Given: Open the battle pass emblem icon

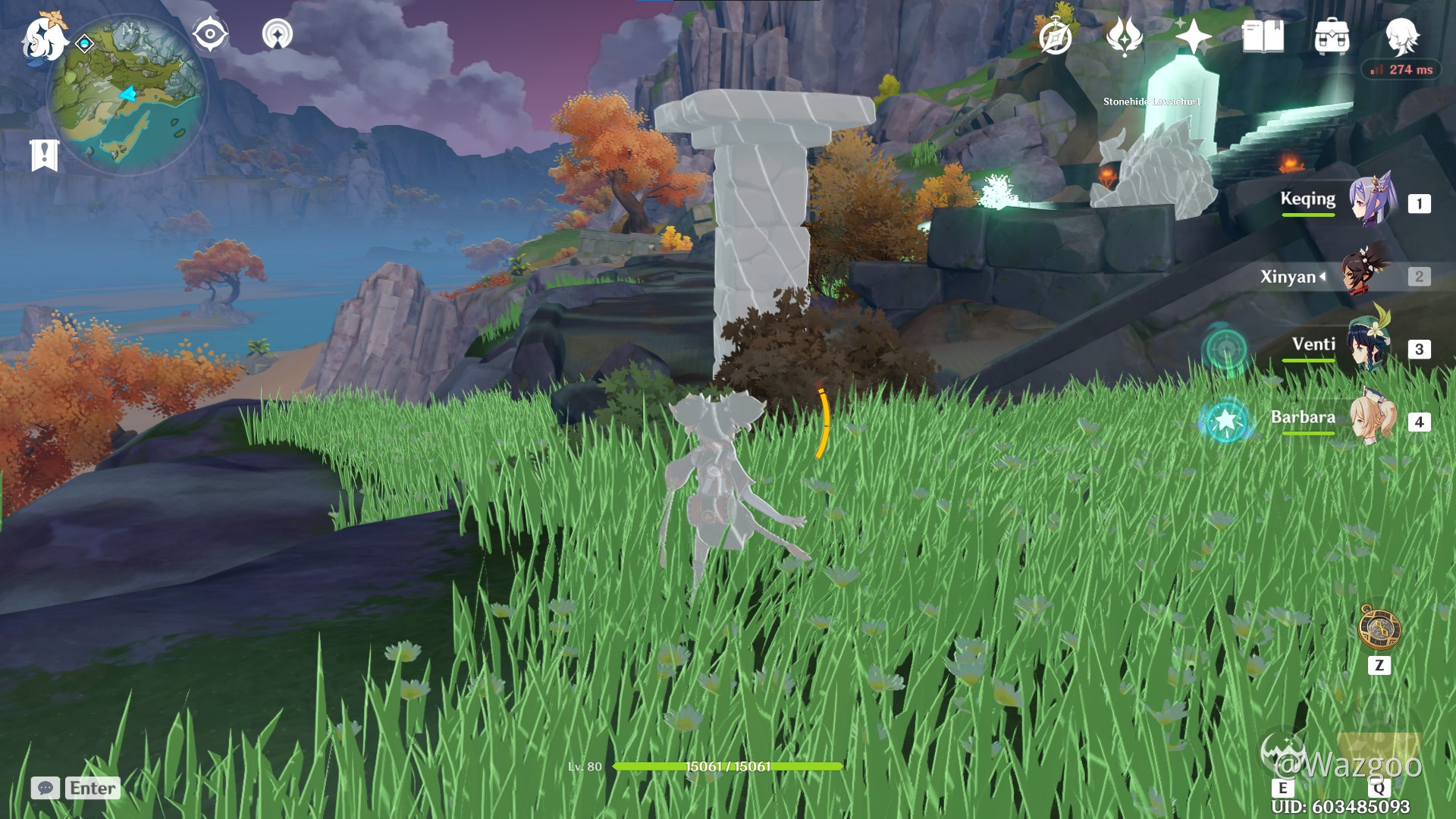Looking at the screenshot, I should [x=1124, y=36].
